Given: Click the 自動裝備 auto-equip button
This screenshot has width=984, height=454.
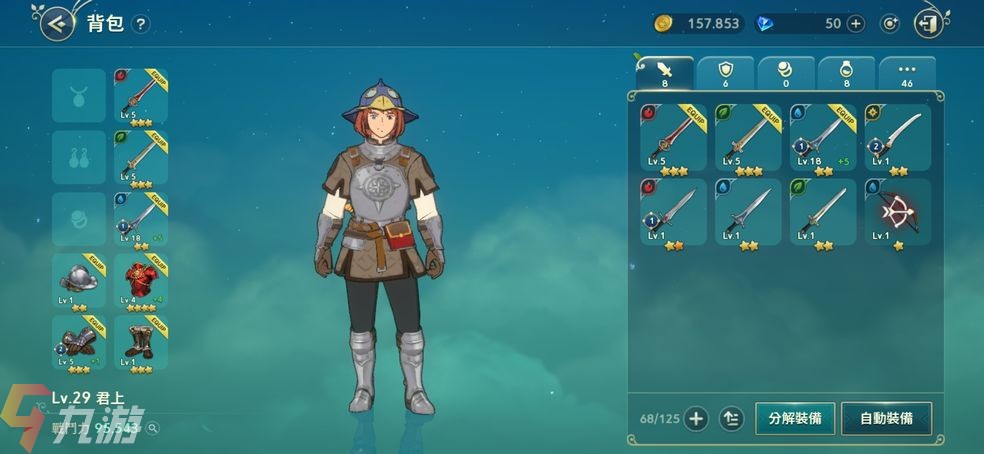Looking at the screenshot, I should coord(886,418).
